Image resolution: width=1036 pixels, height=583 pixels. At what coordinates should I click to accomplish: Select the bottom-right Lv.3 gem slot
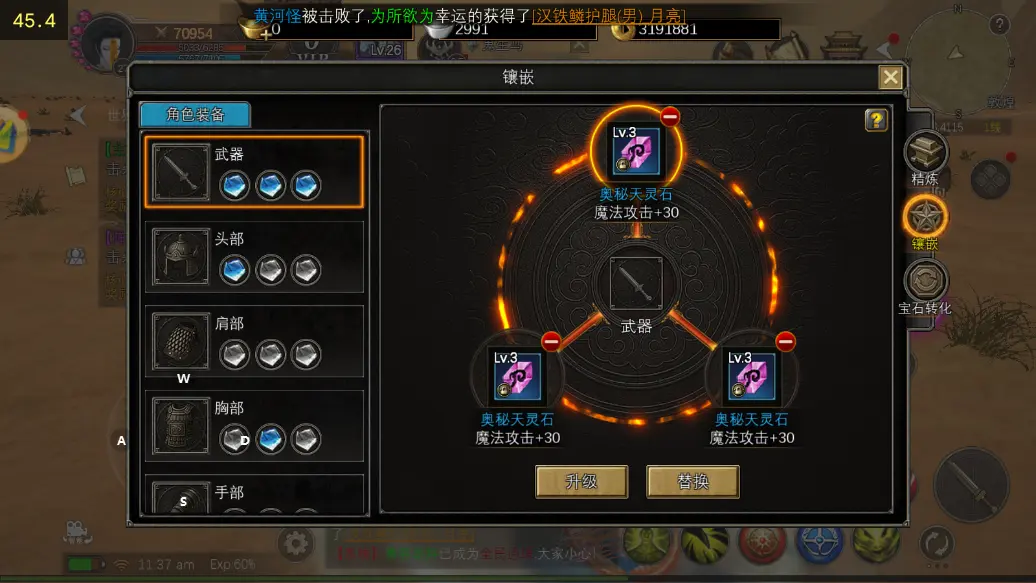click(x=752, y=376)
